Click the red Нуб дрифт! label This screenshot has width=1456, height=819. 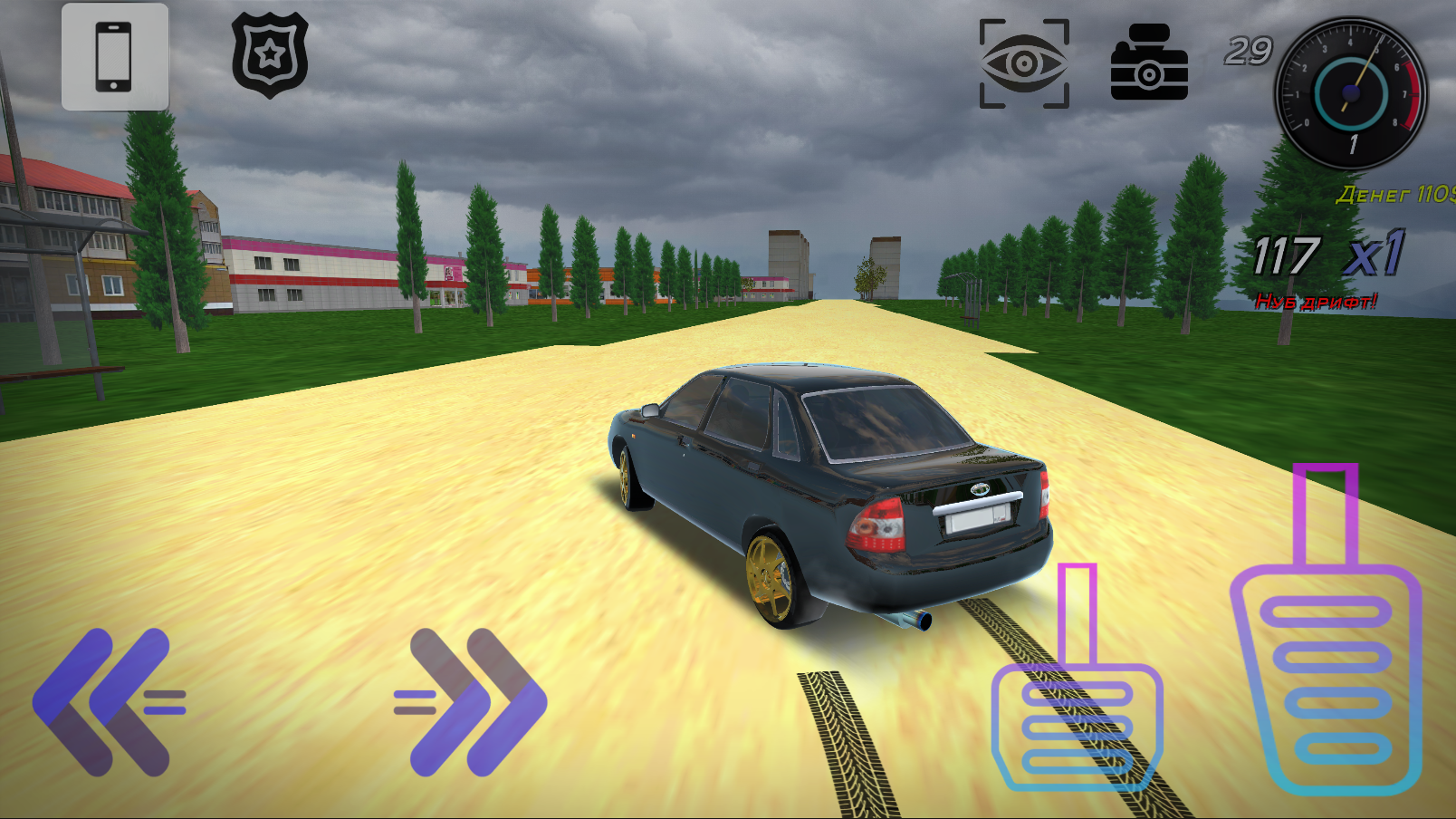[x=1316, y=300]
